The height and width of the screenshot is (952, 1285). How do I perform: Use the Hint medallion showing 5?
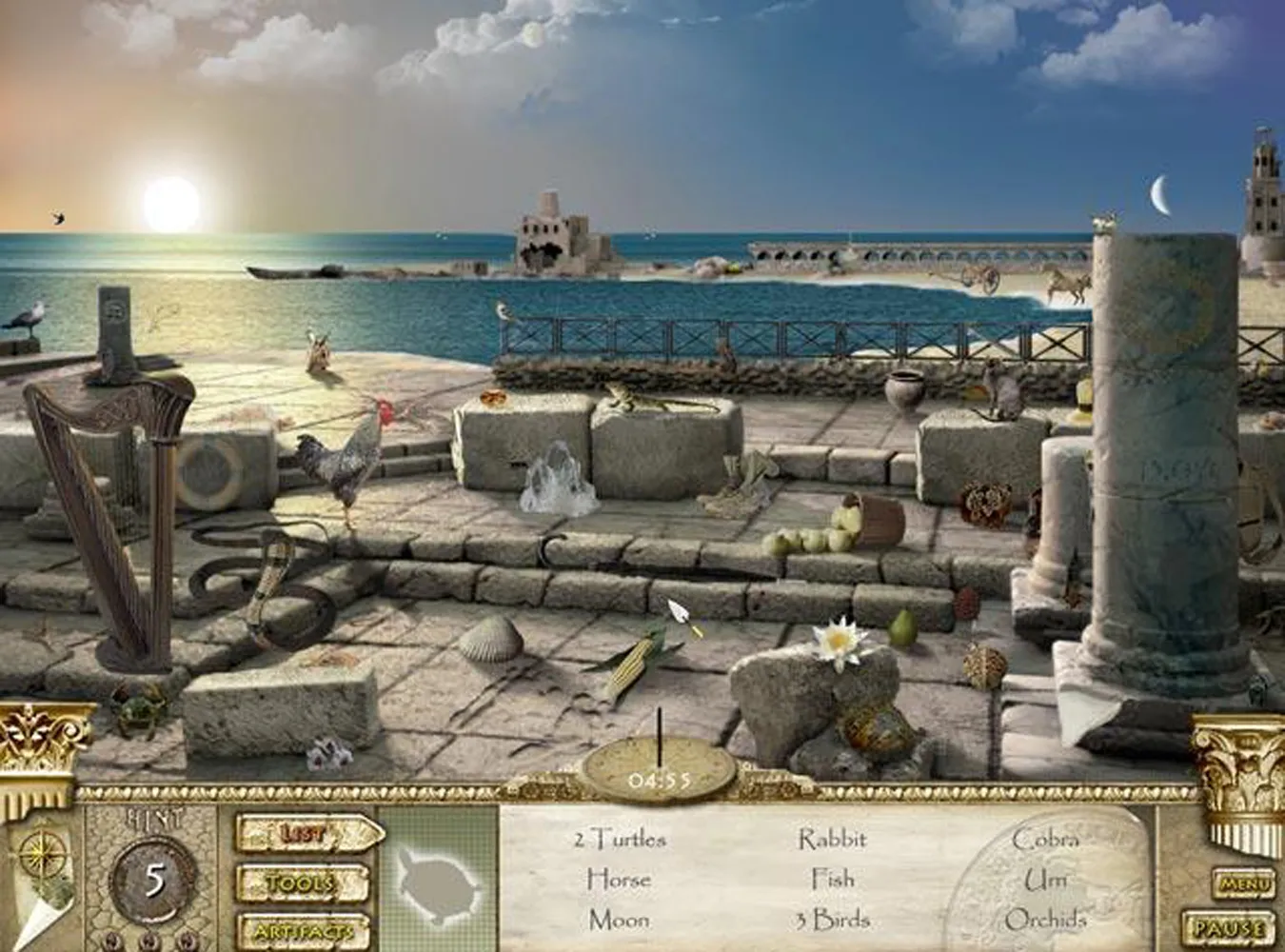[154, 881]
